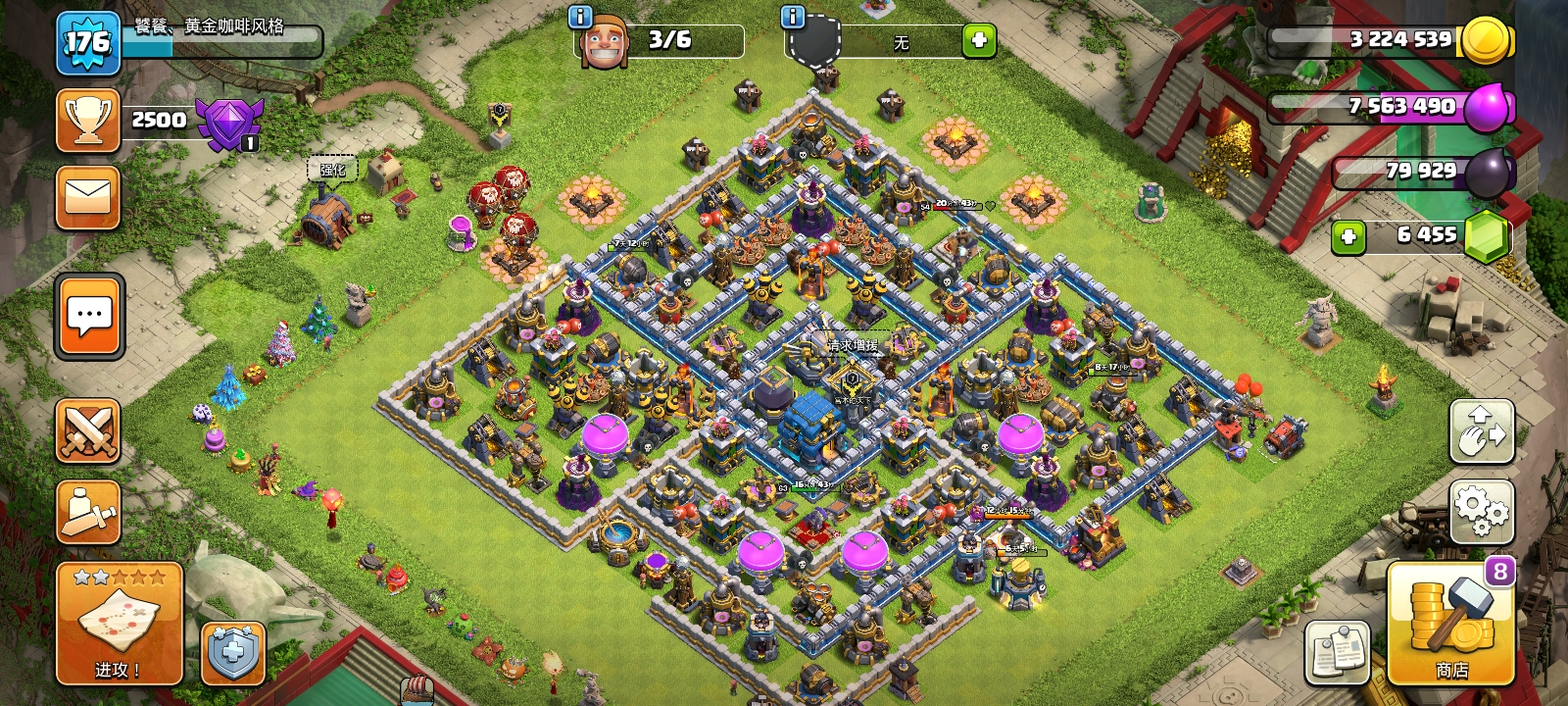
Task: Open the shop with hammer icon
Action: [1450, 624]
